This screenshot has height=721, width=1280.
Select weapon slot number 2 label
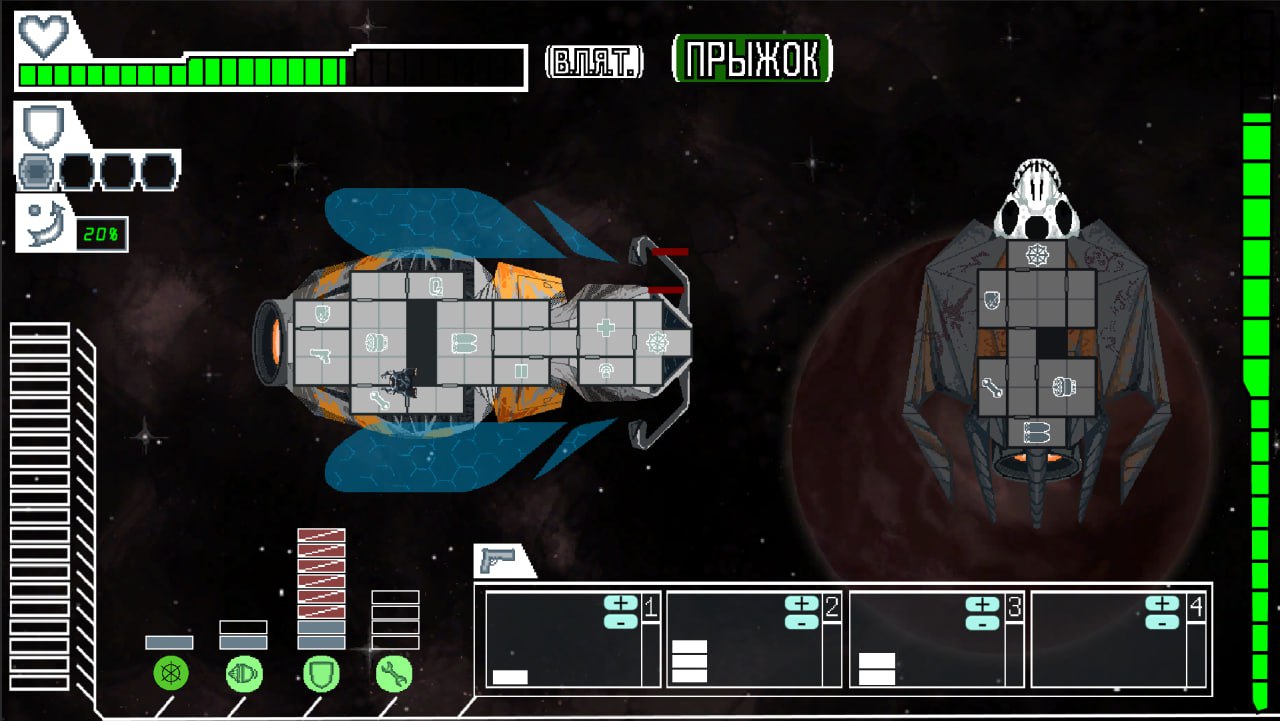(x=832, y=607)
